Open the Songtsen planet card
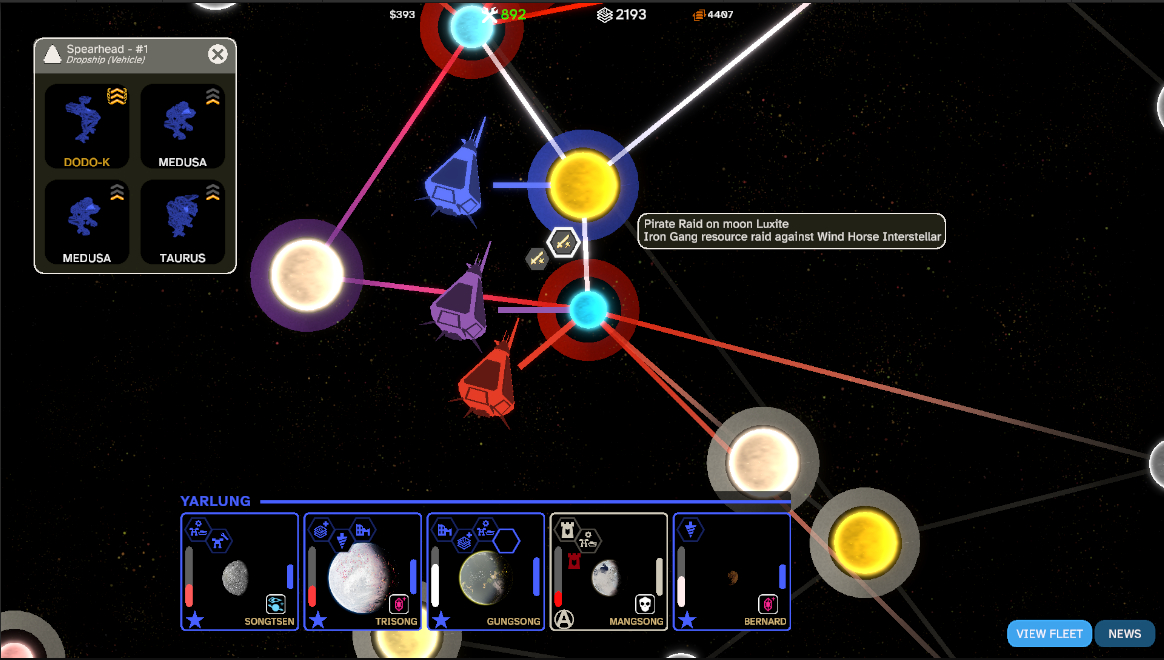The image size is (1164, 660). click(239, 572)
